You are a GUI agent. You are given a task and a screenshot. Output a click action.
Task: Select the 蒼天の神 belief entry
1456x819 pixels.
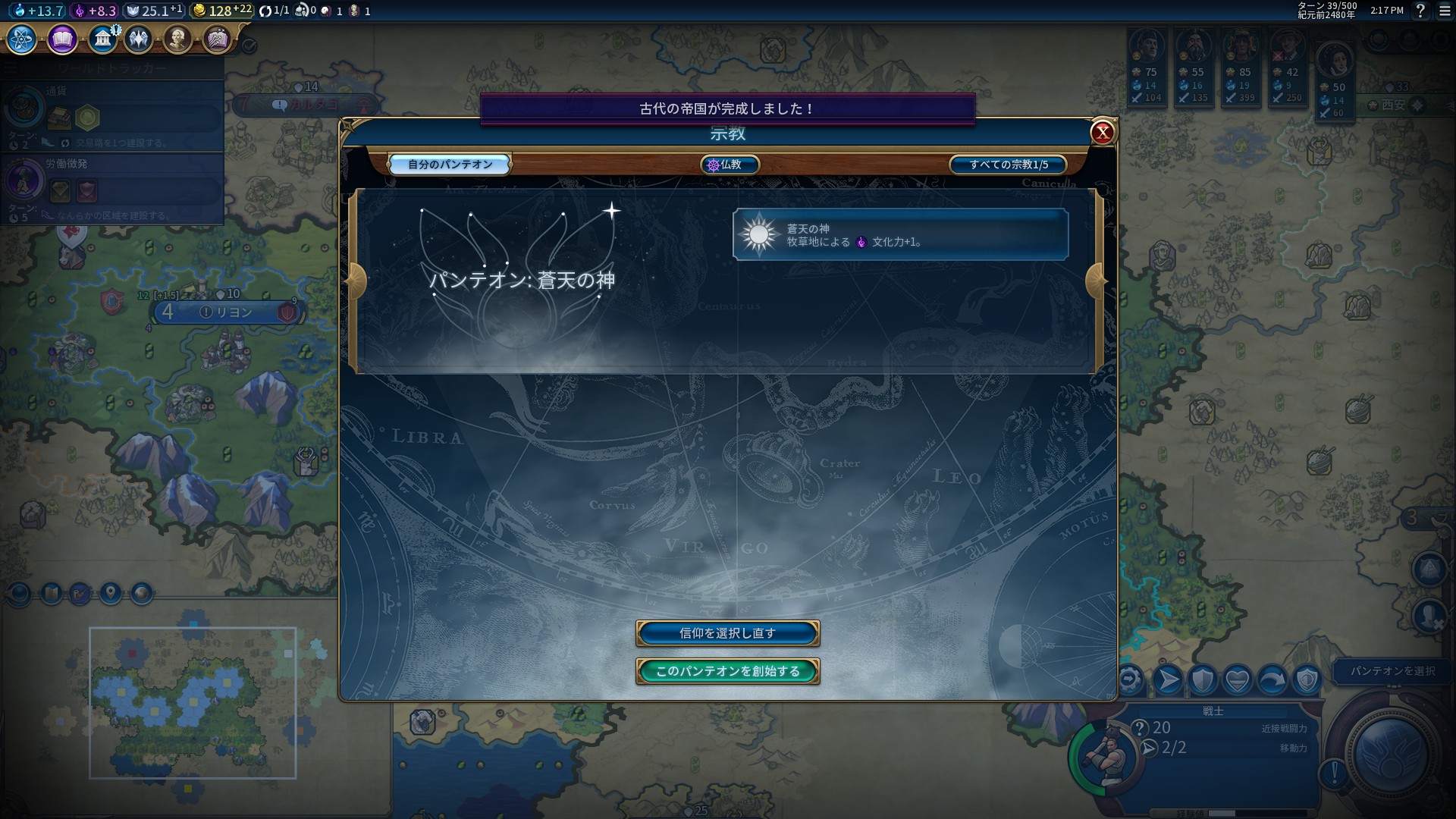coord(900,235)
